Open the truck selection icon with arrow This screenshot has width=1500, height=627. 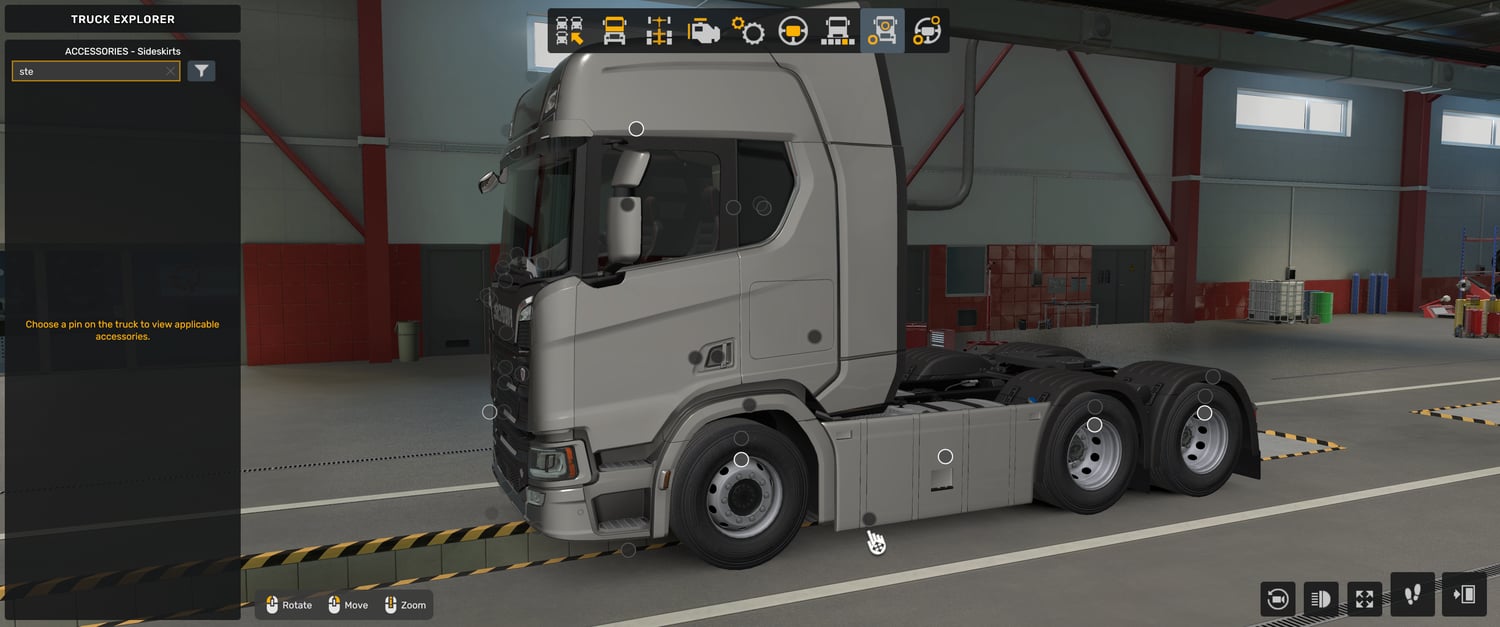click(569, 31)
